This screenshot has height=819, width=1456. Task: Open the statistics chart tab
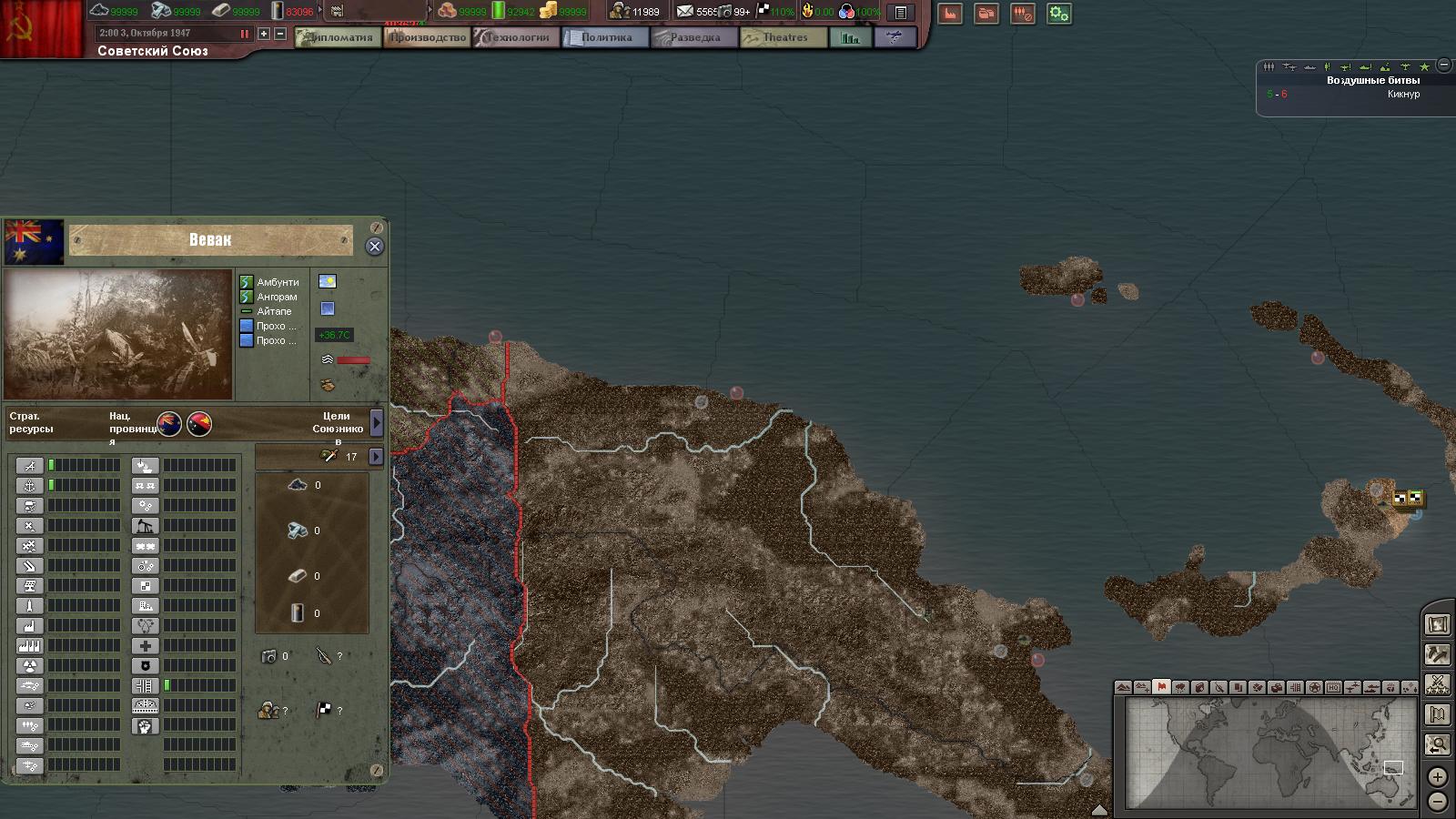pyautogui.click(x=850, y=37)
